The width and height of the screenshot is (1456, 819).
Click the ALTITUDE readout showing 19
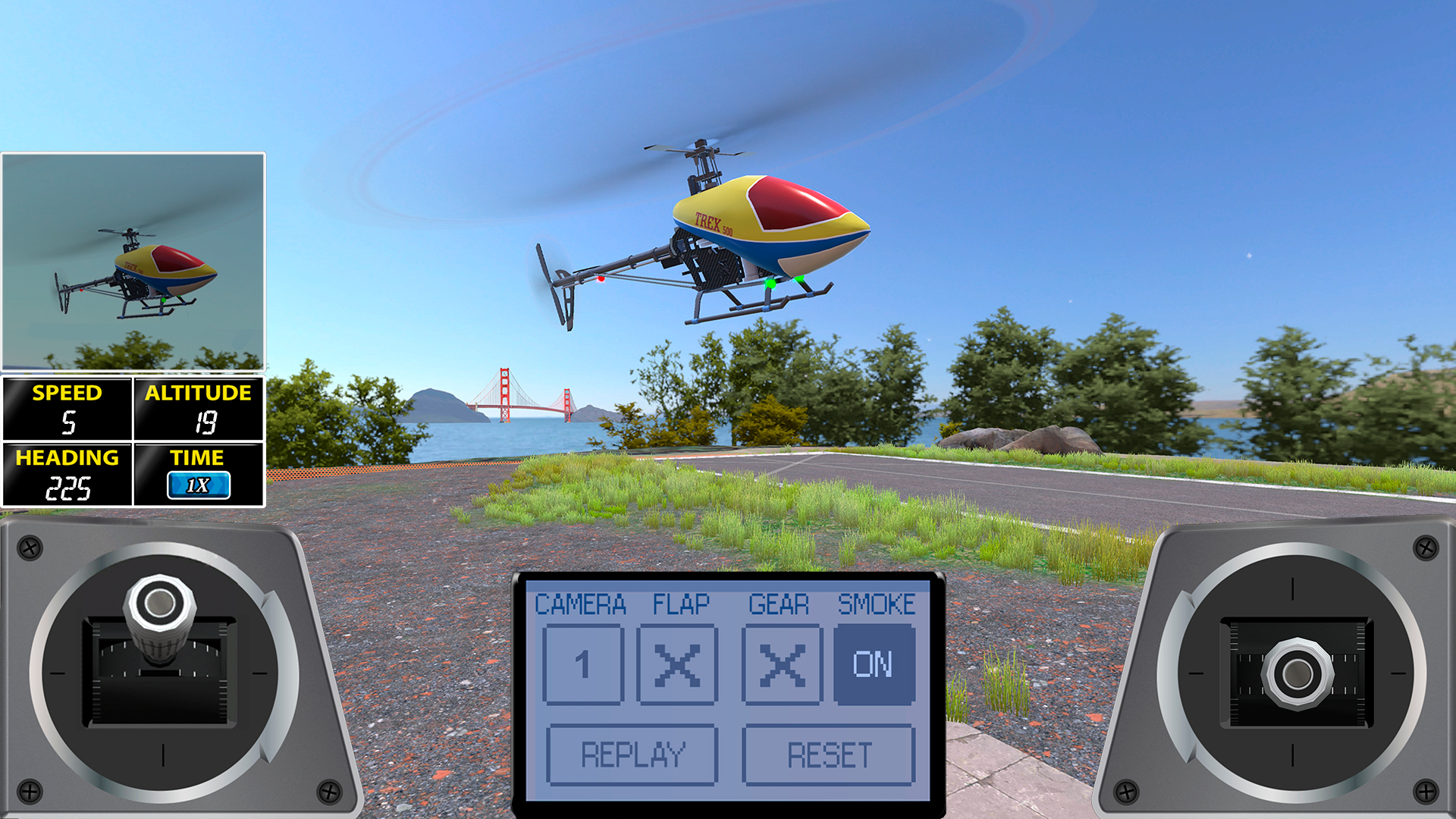[199, 410]
